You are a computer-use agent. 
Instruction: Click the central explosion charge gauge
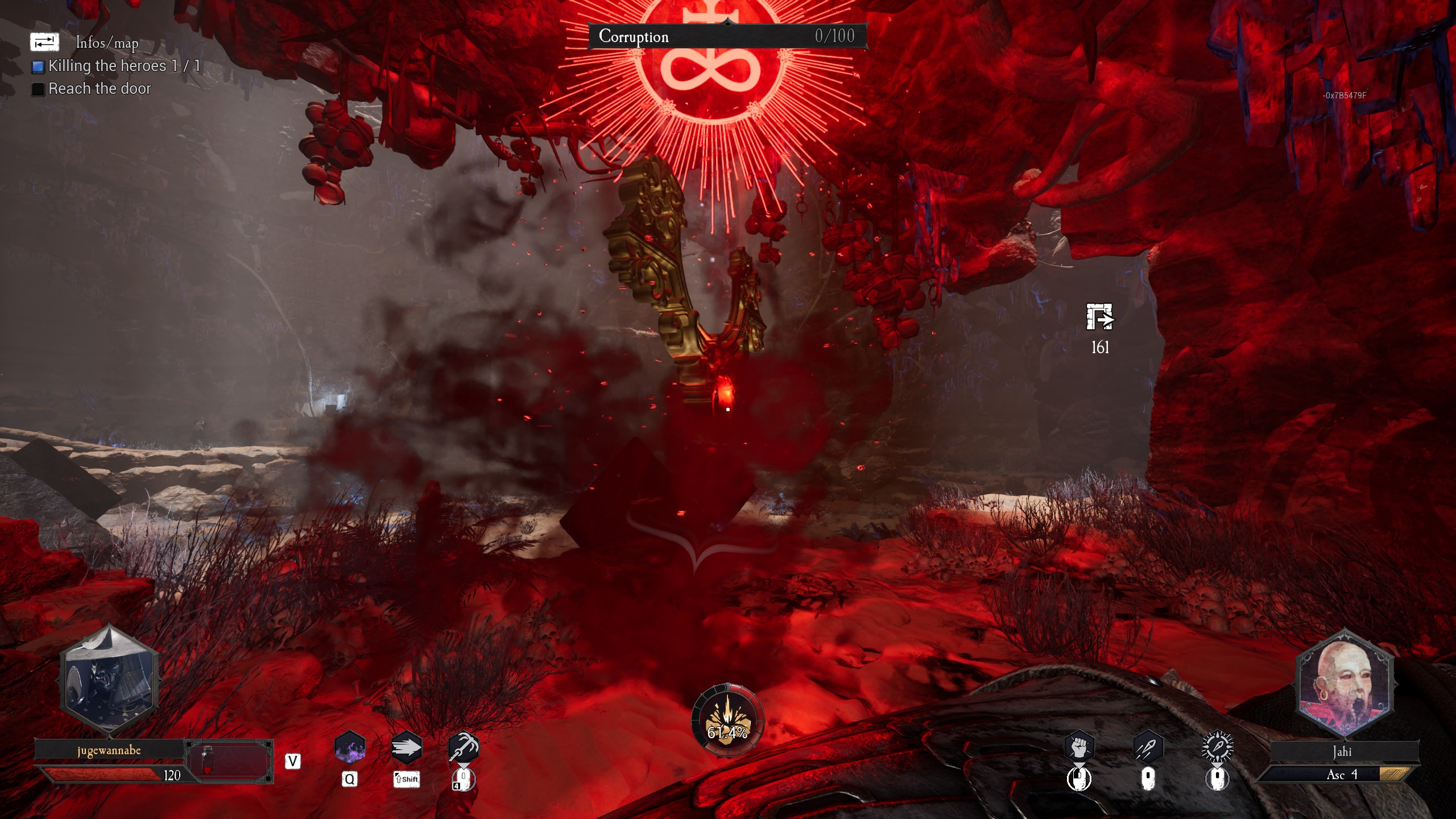pyautogui.click(x=727, y=721)
